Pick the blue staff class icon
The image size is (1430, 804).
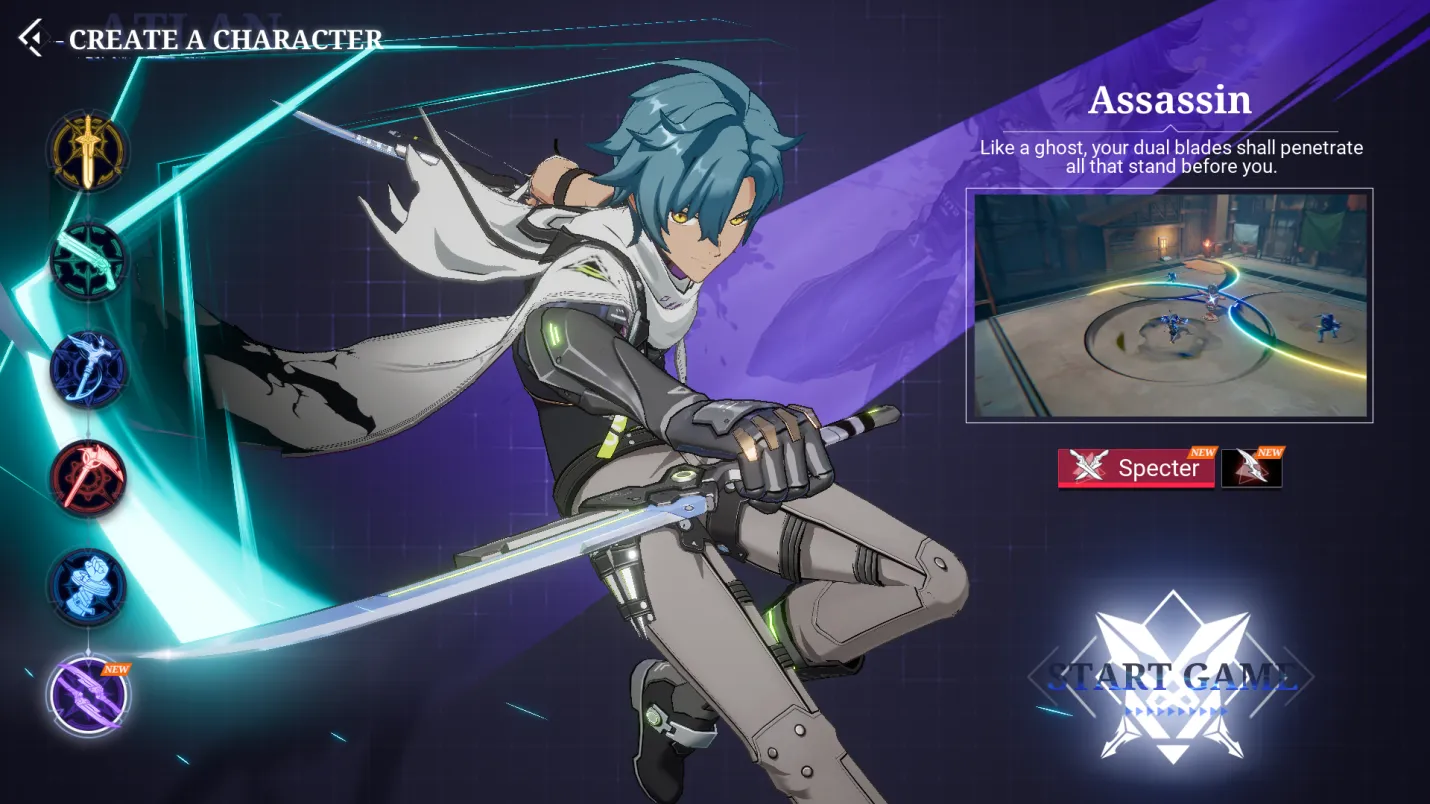pos(88,369)
